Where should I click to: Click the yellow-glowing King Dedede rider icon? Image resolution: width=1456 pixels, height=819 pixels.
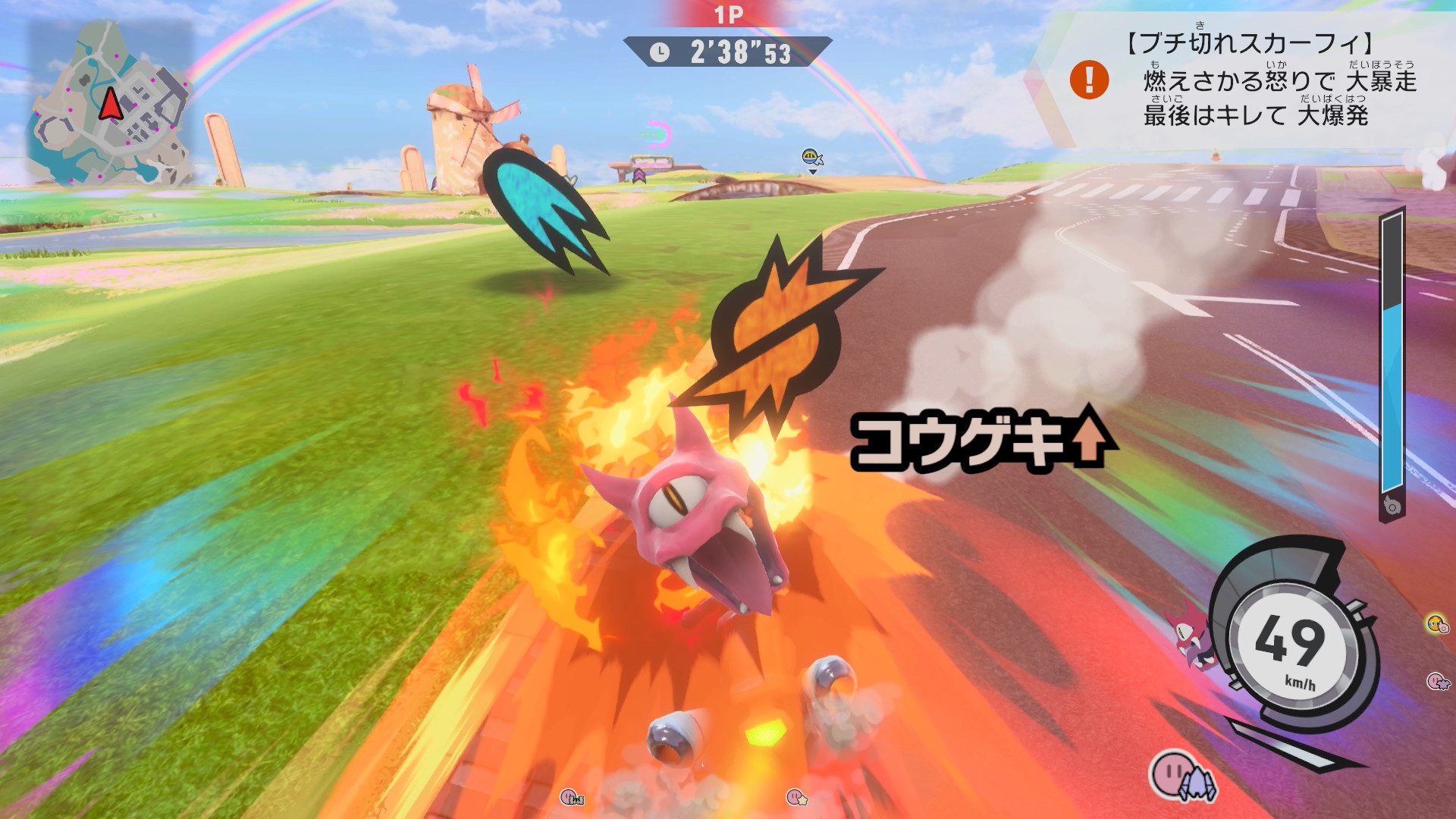(x=1437, y=624)
